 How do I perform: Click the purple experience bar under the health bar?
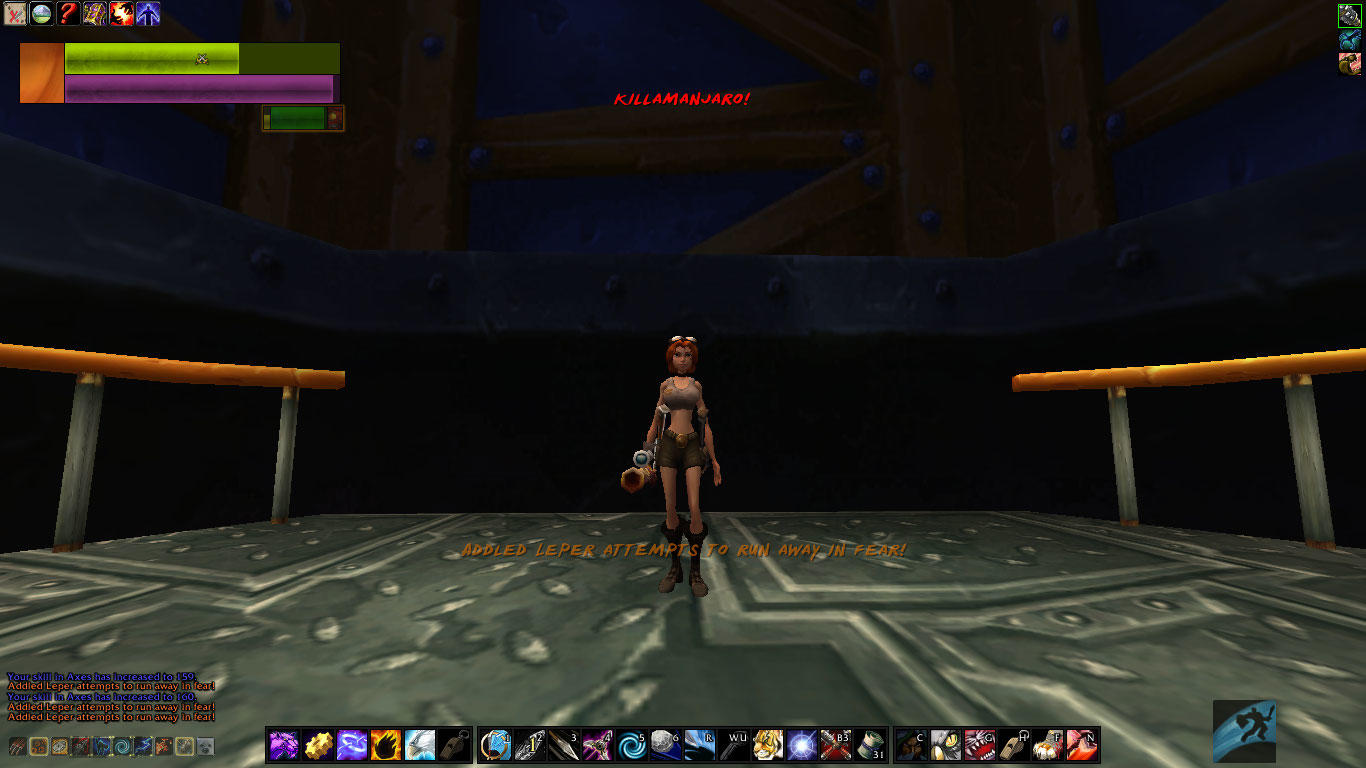pyautogui.click(x=200, y=89)
